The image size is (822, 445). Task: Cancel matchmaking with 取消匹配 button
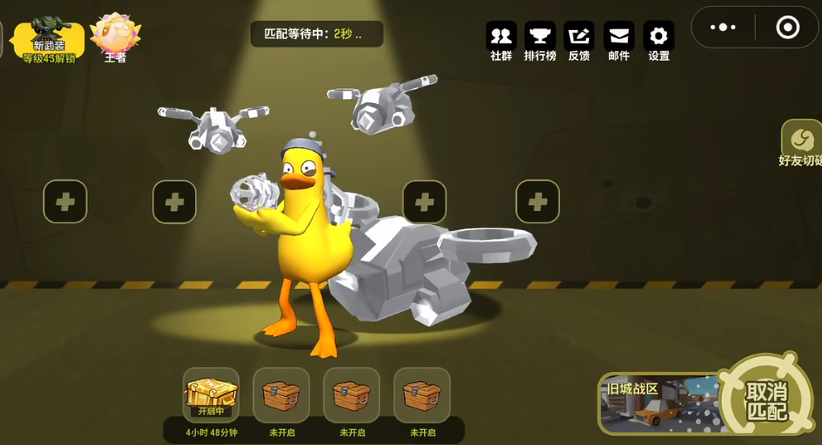[766, 399]
